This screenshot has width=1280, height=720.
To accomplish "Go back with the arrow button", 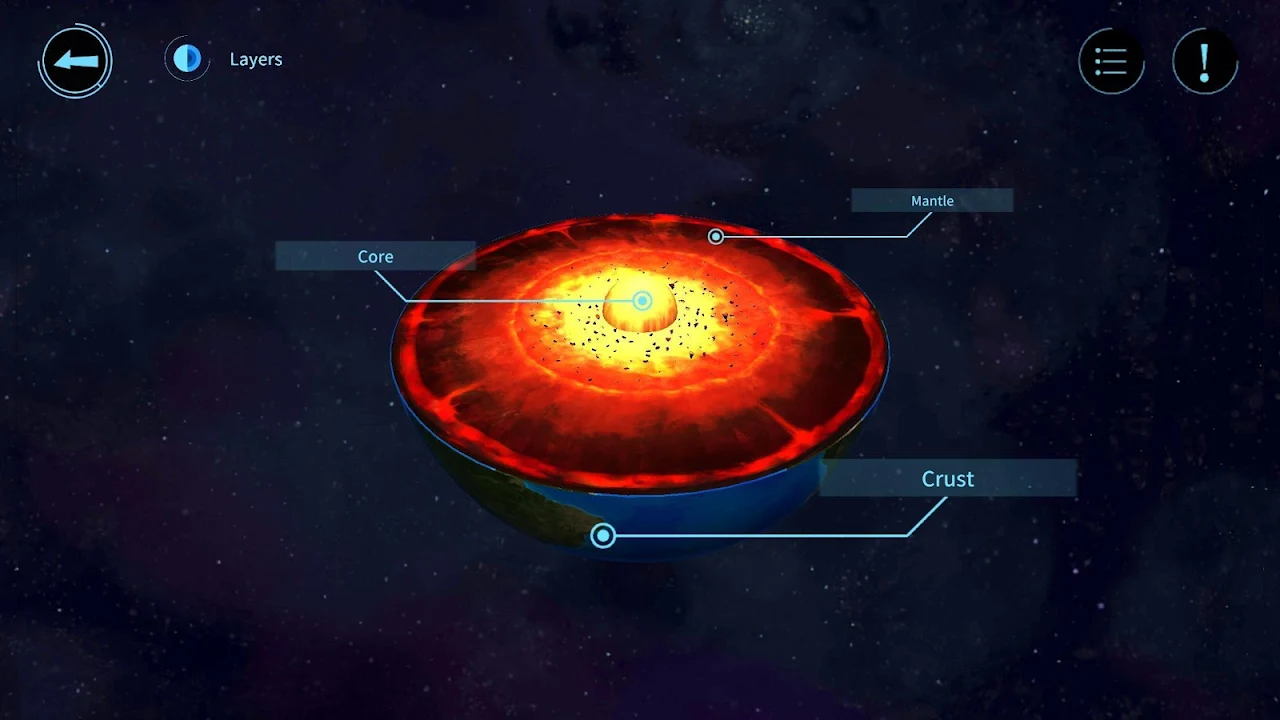I will tap(76, 61).
